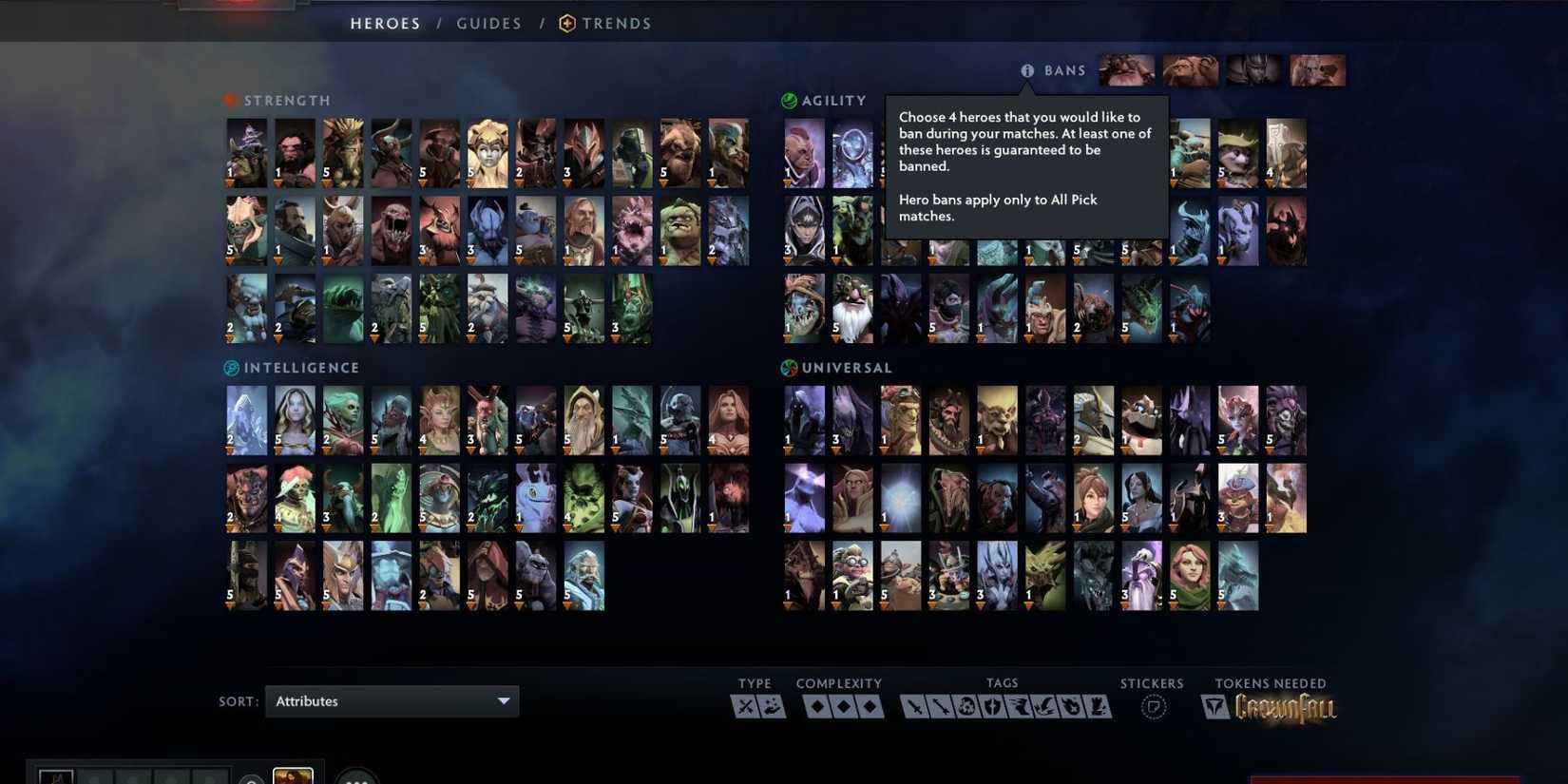Select the first banned hero portrait
Image resolution: width=1568 pixels, height=784 pixels.
click(1126, 69)
